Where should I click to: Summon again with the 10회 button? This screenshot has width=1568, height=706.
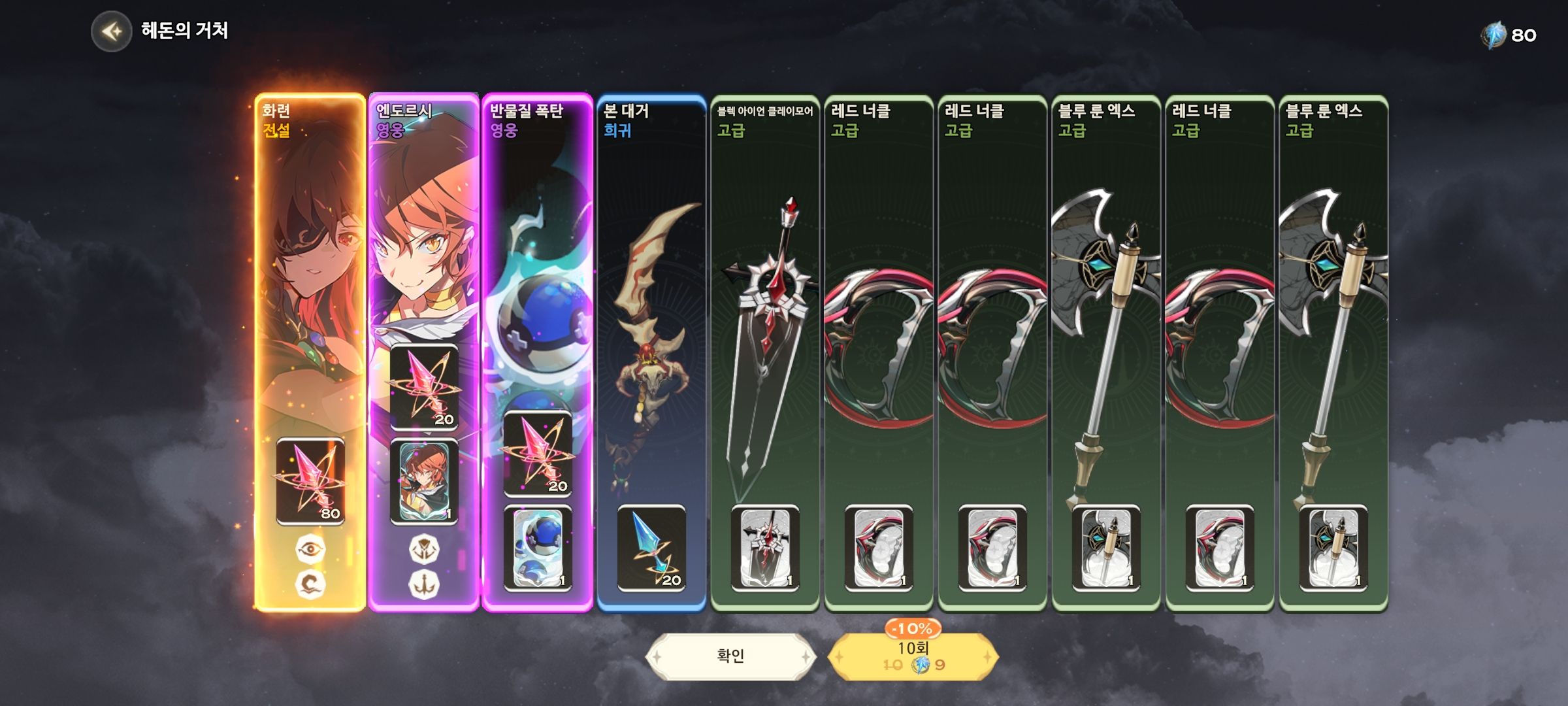coord(913,656)
